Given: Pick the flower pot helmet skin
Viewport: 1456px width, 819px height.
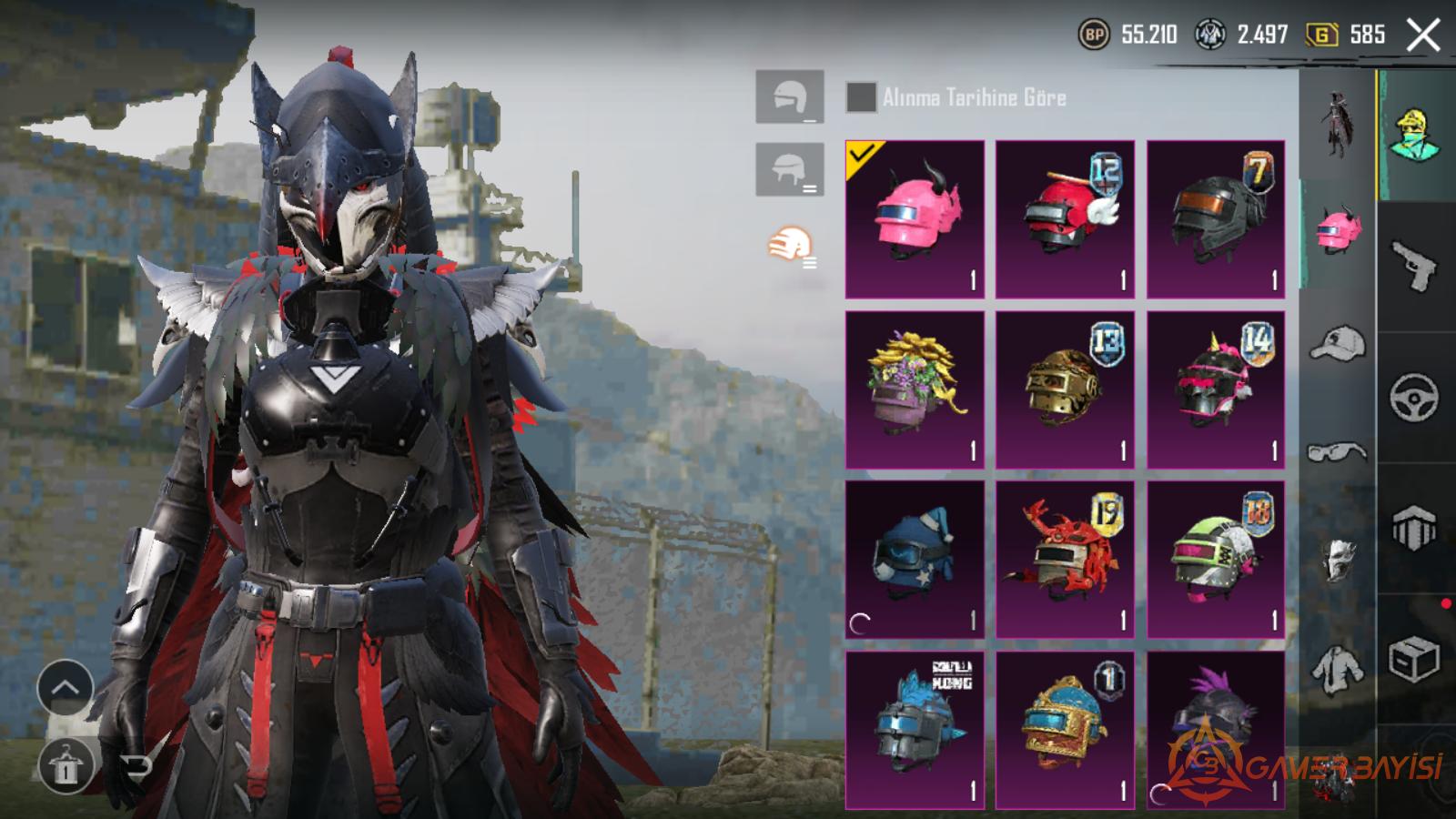Looking at the screenshot, I should tap(915, 389).
